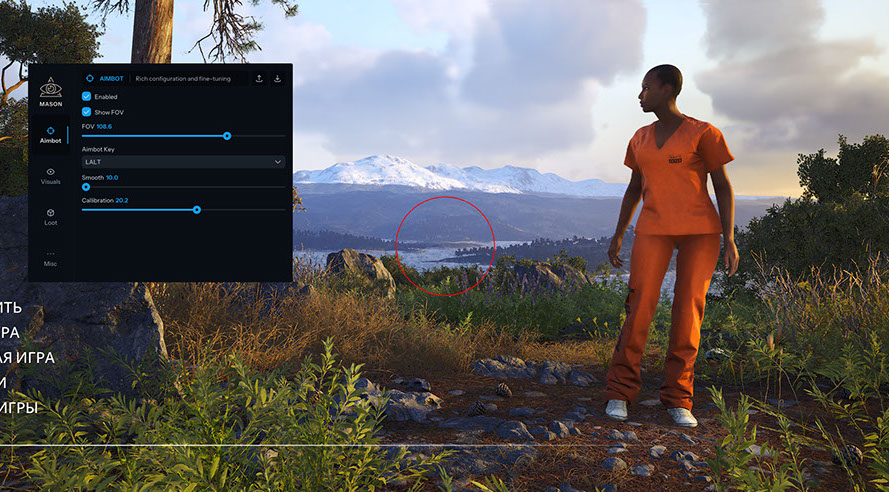
Task: Click the FOV slider handle
Action: pyautogui.click(x=227, y=135)
